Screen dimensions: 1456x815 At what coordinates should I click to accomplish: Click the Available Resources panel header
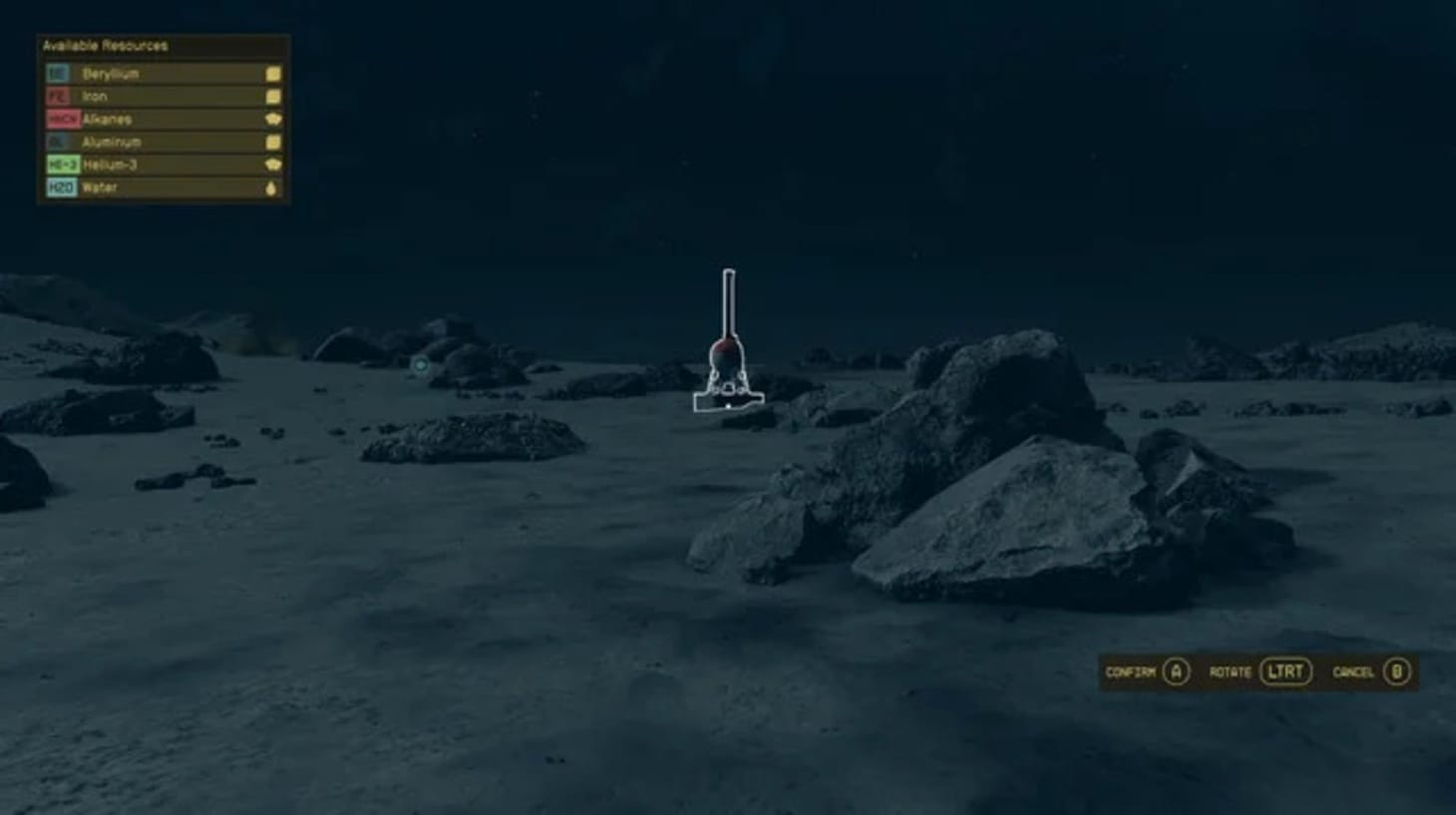coord(103,46)
